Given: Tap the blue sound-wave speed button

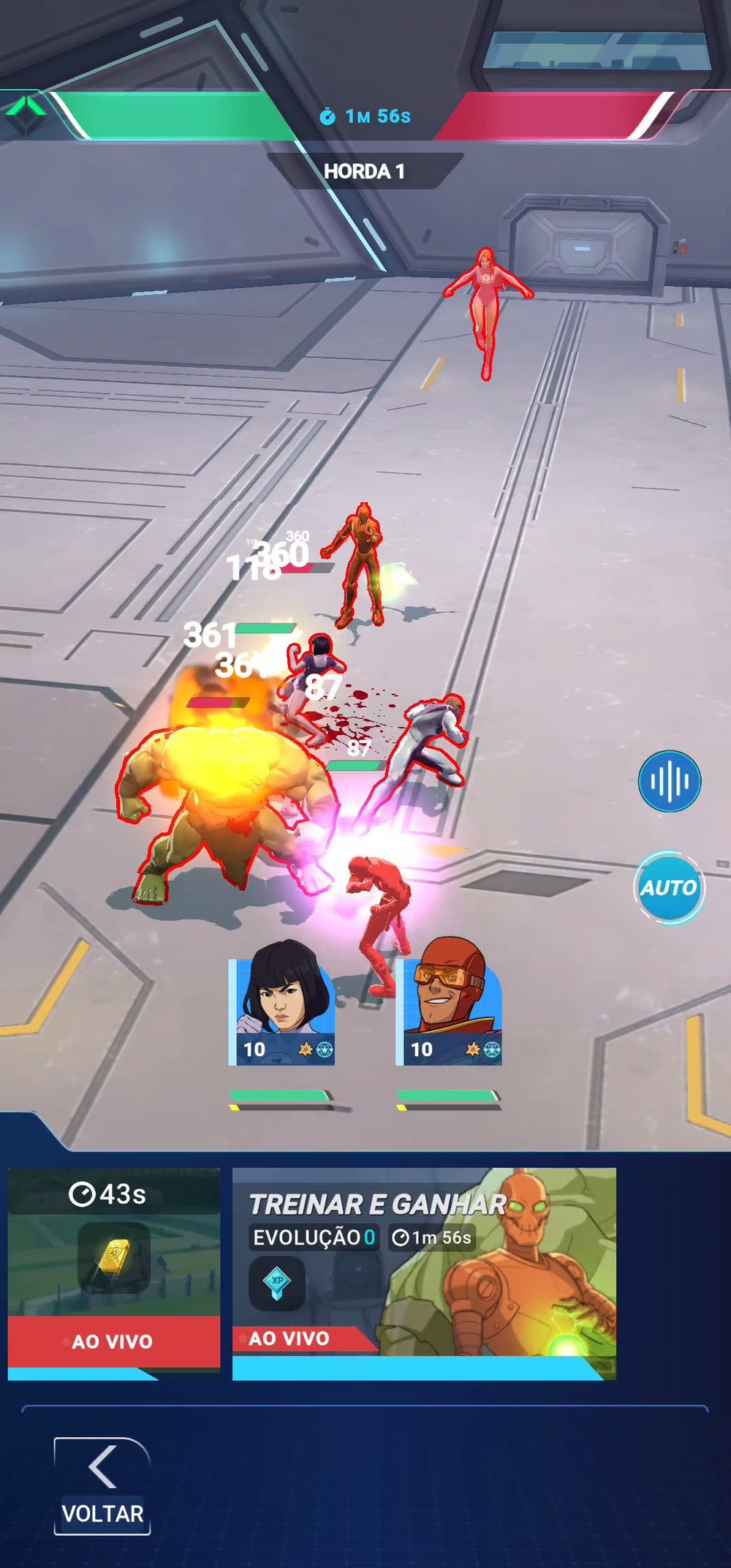Looking at the screenshot, I should [670, 781].
